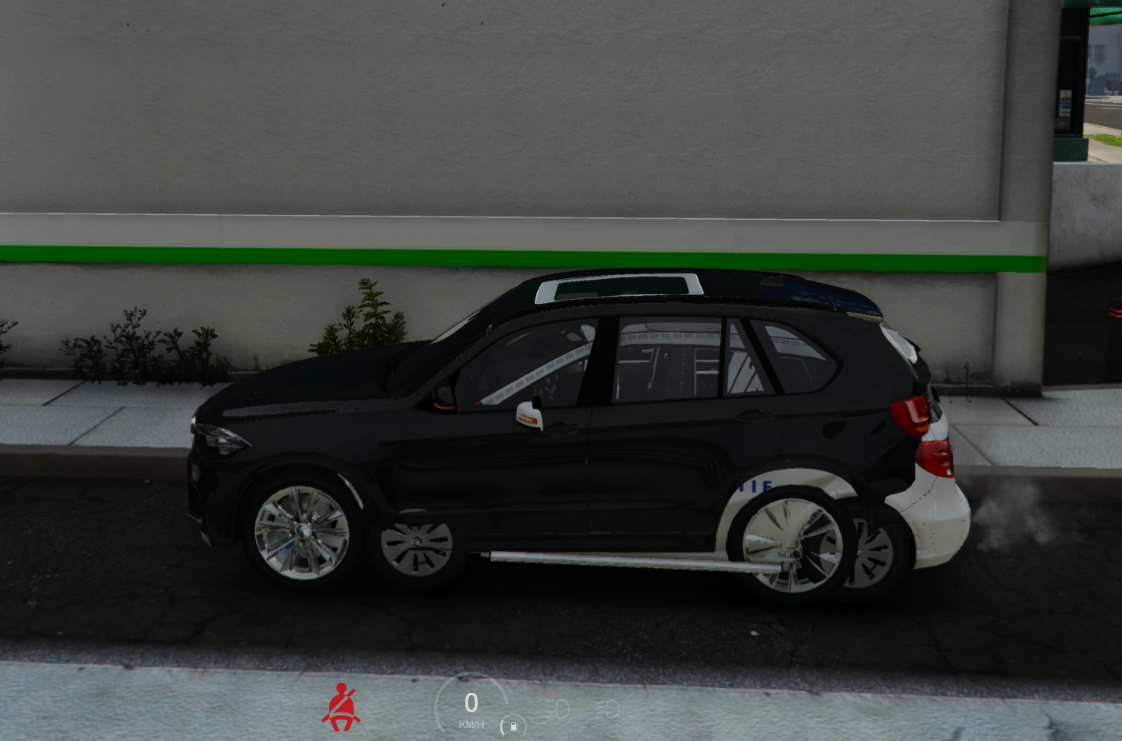Click the red seatbelt warning icon

point(341,708)
